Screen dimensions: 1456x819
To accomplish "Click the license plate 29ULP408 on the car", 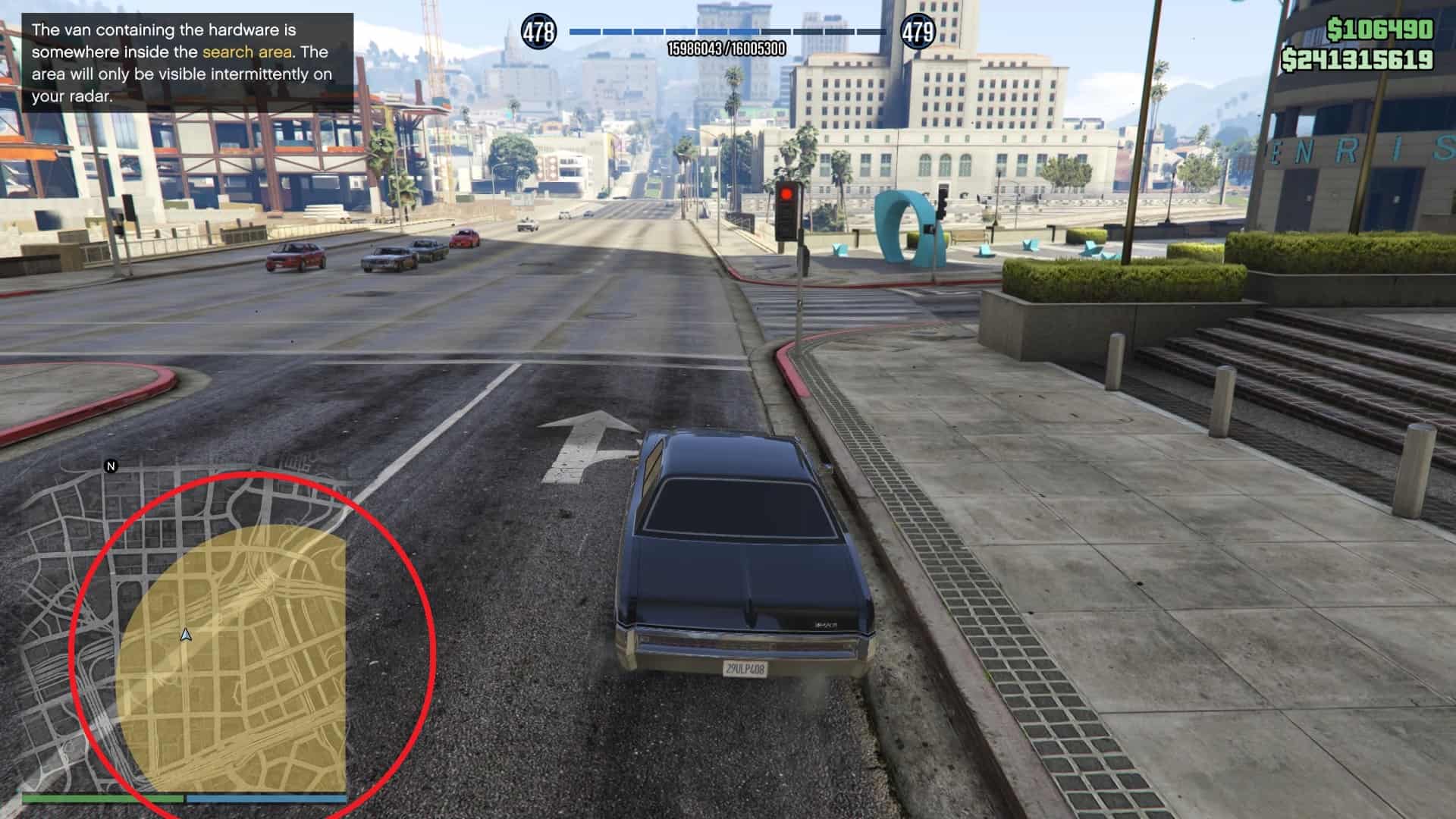I will click(747, 670).
